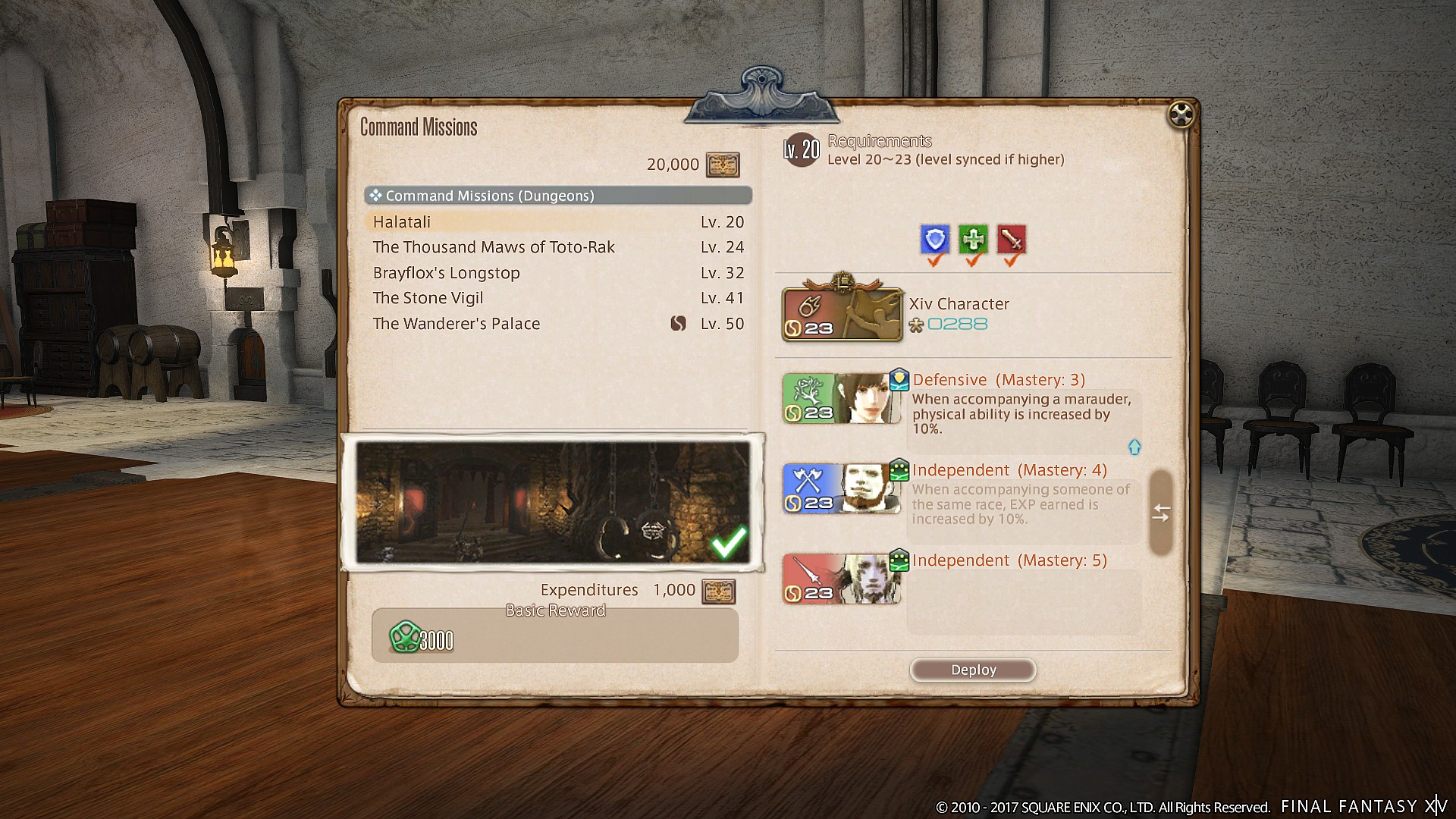Select the conjurer card with Defensive mastery
The height and width of the screenshot is (819, 1456).
click(842, 397)
